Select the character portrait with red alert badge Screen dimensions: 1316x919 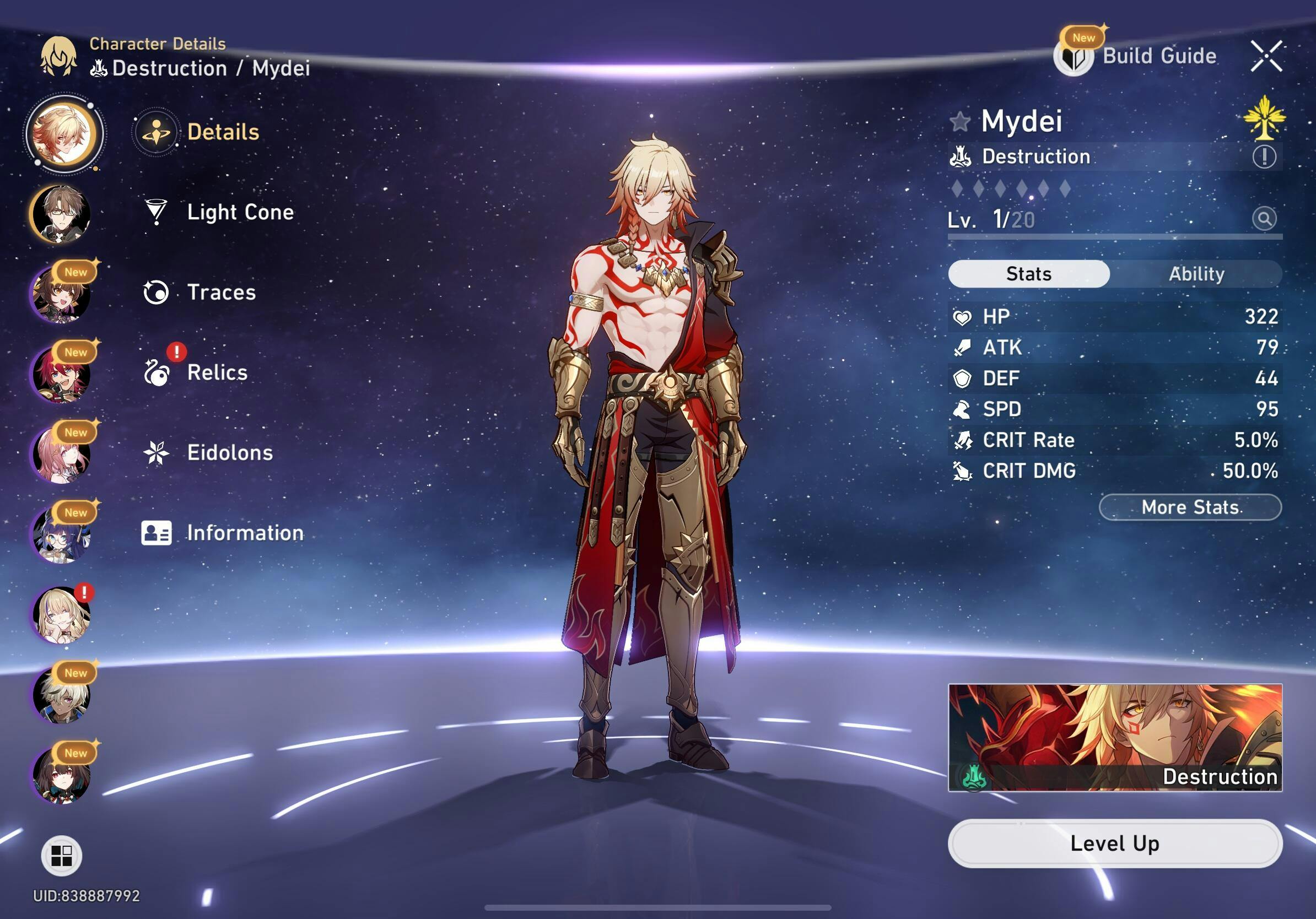[x=61, y=615]
